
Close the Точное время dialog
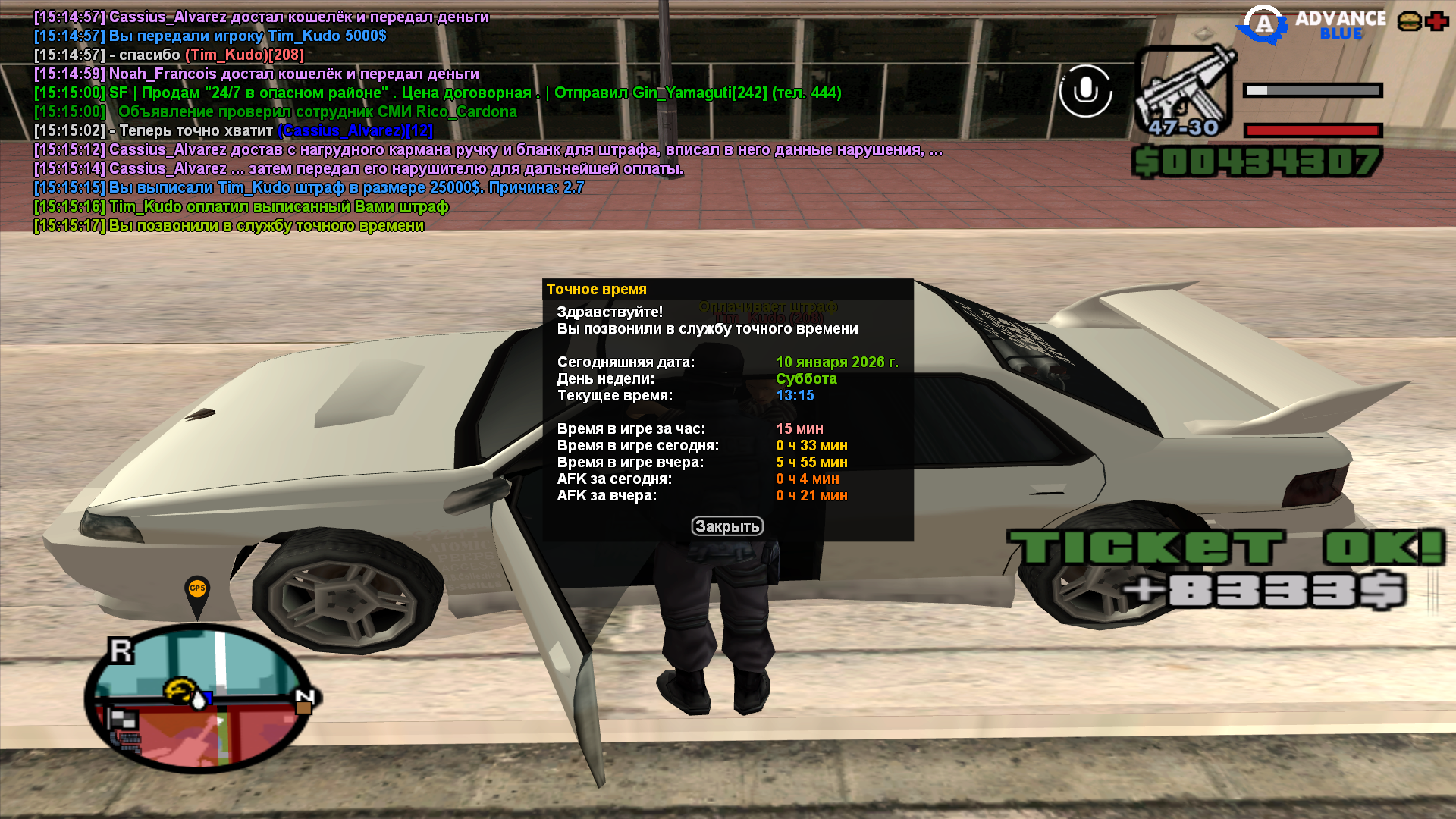[726, 526]
